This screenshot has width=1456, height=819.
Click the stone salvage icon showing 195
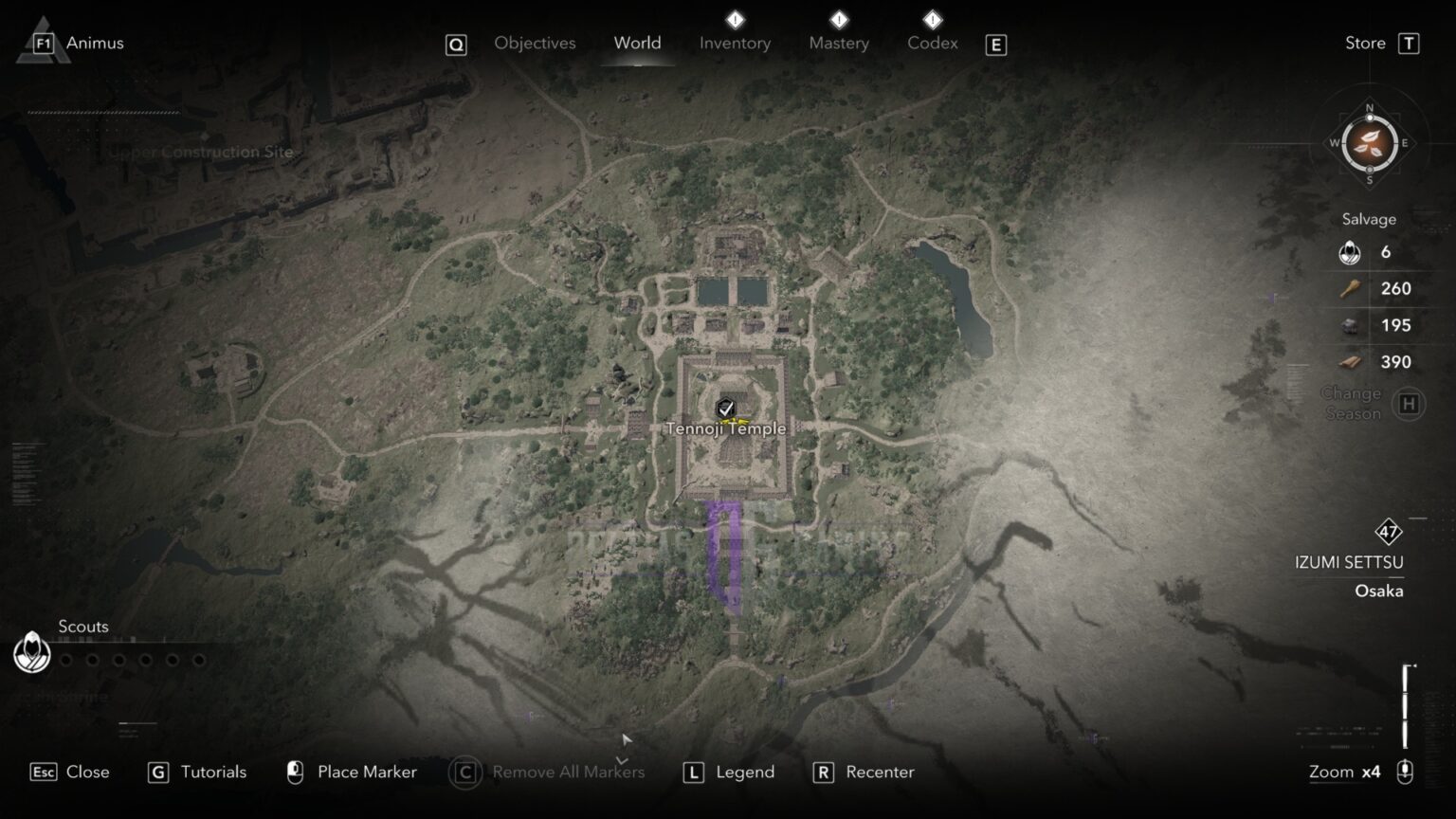click(x=1347, y=325)
